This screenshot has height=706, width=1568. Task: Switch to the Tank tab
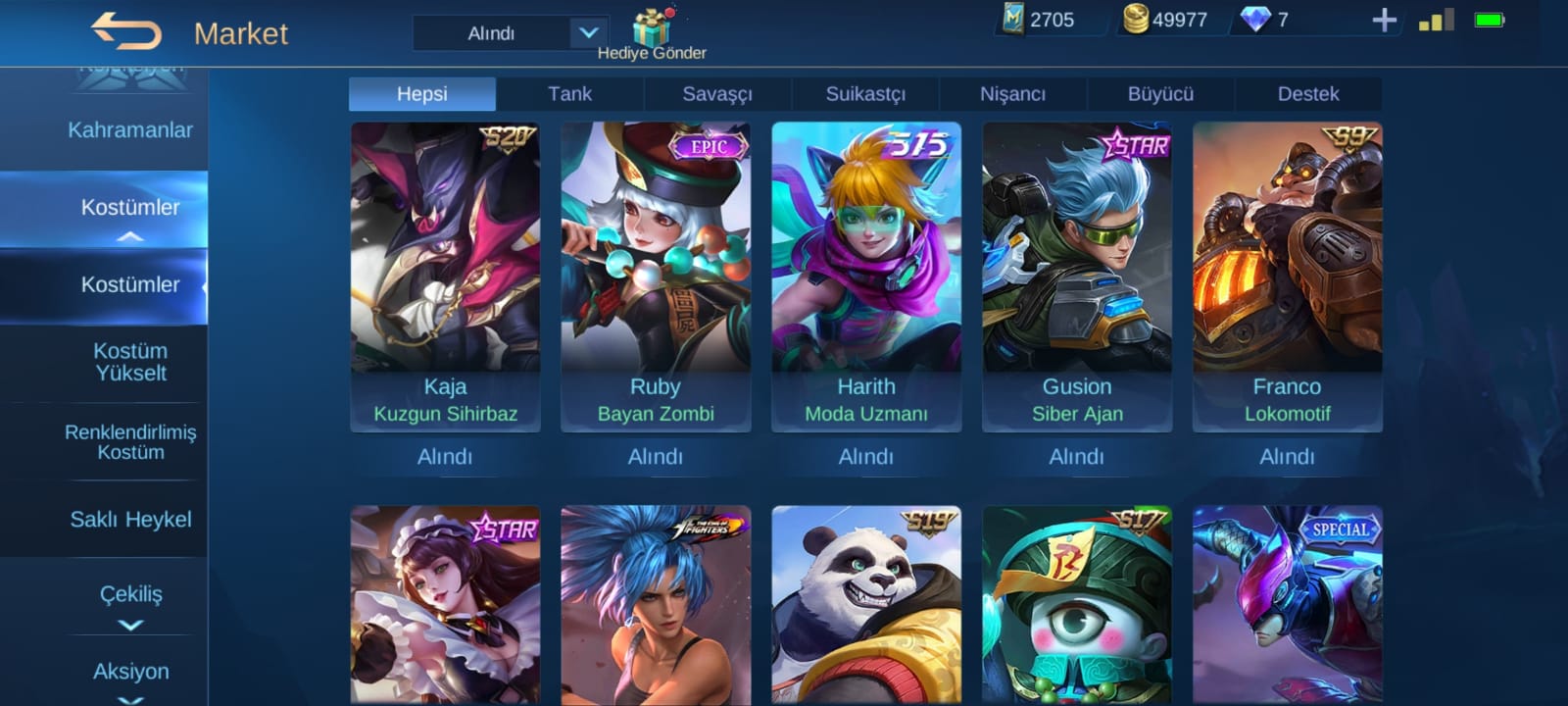pyautogui.click(x=569, y=94)
